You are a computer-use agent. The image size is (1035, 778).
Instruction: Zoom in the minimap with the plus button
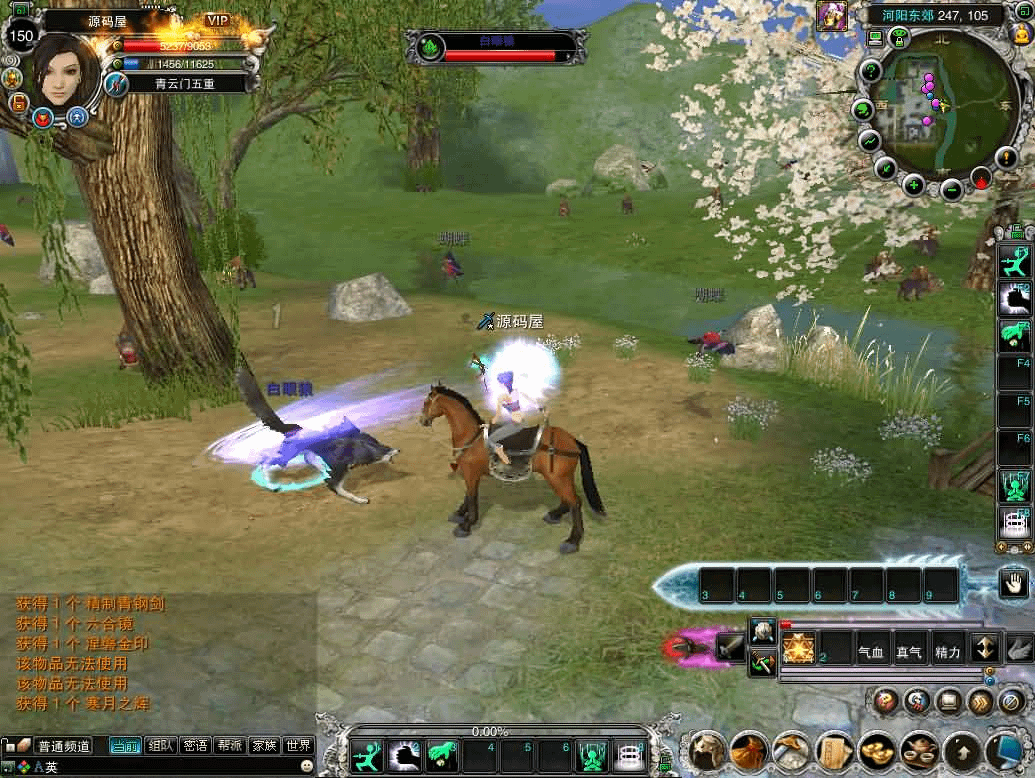pyautogui.click(x=914, y=185)
